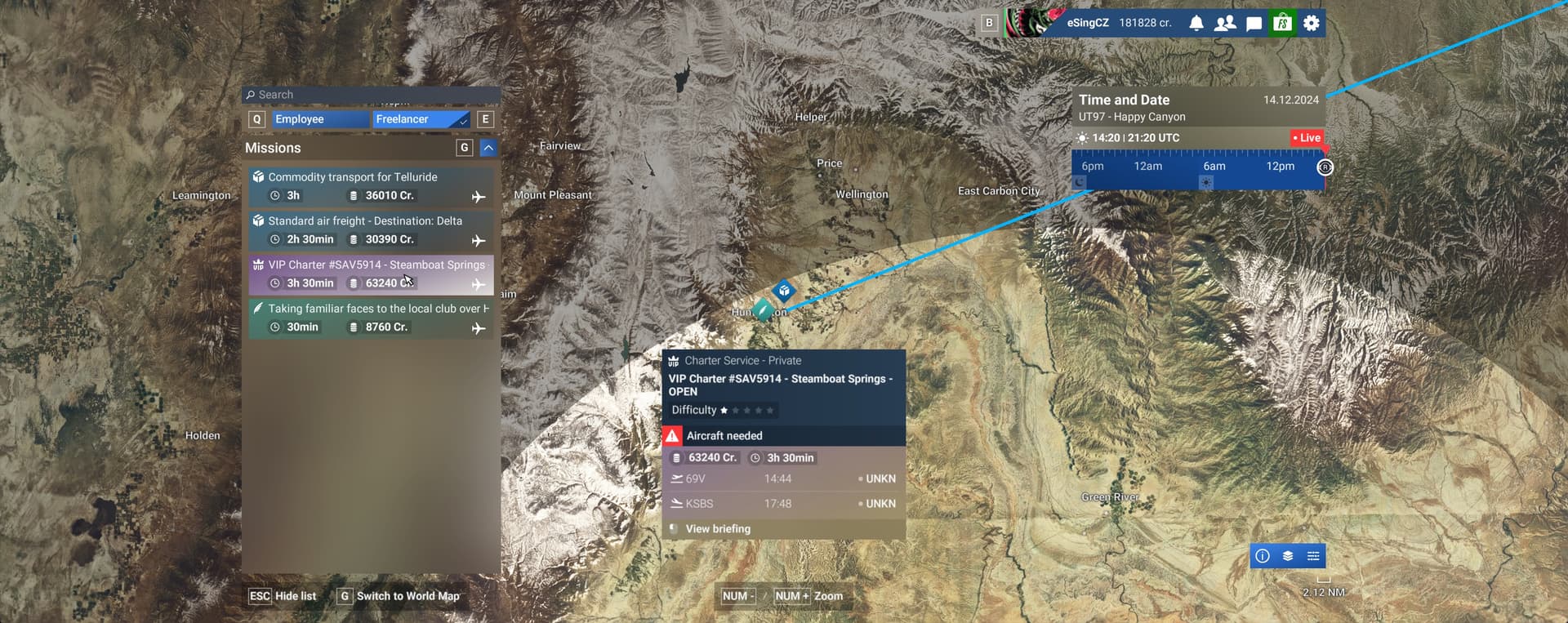Click the map layers icon

pos(1287,555)
